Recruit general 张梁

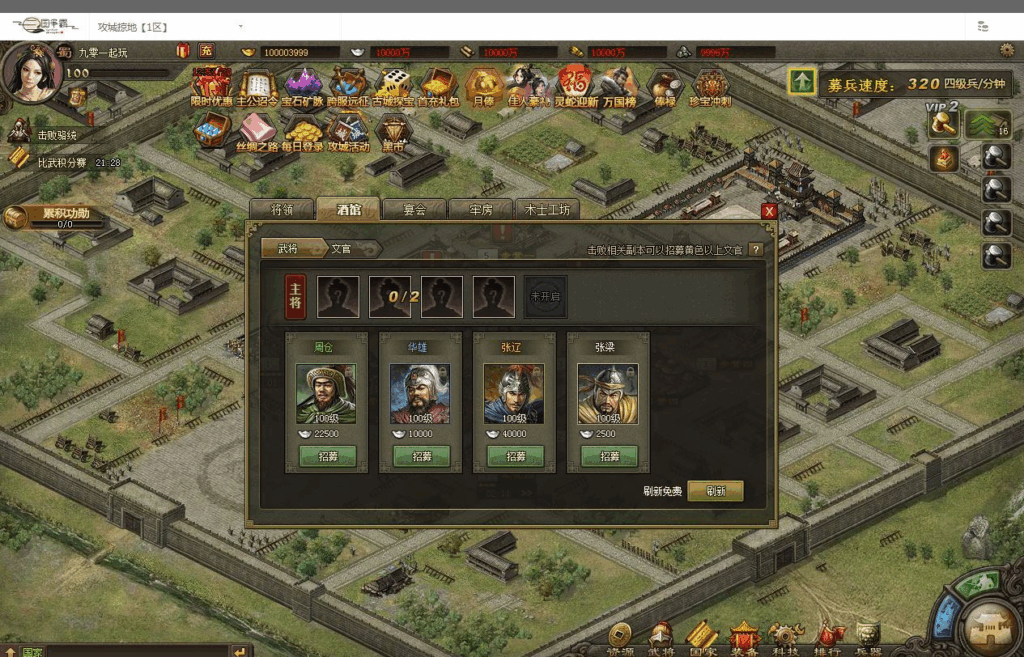pyautogui.click(x=609, y=456)
